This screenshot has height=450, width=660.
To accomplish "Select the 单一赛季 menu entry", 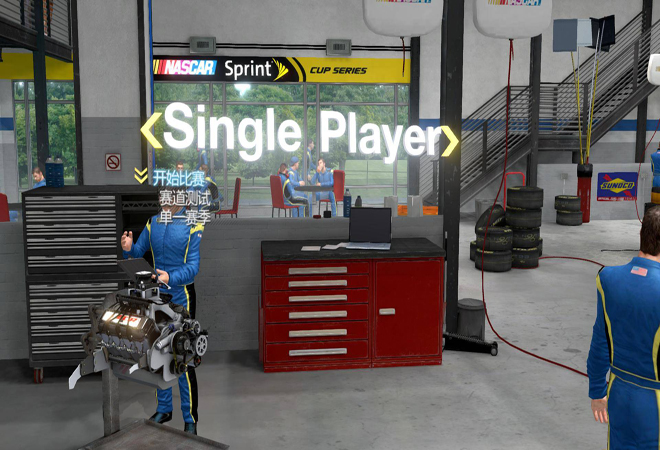I will coord(181,215).
